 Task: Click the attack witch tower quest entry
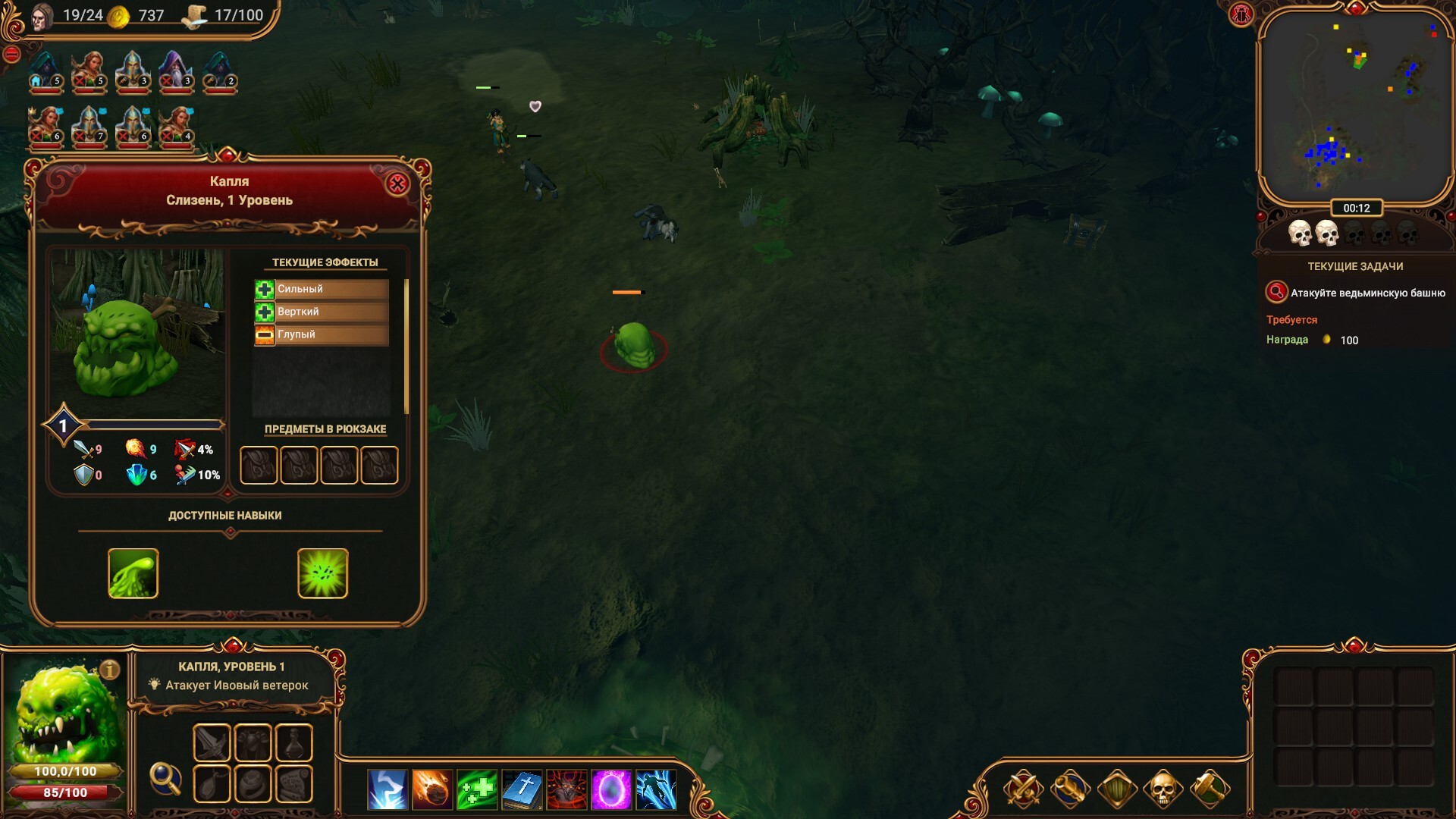[1356, 293]
